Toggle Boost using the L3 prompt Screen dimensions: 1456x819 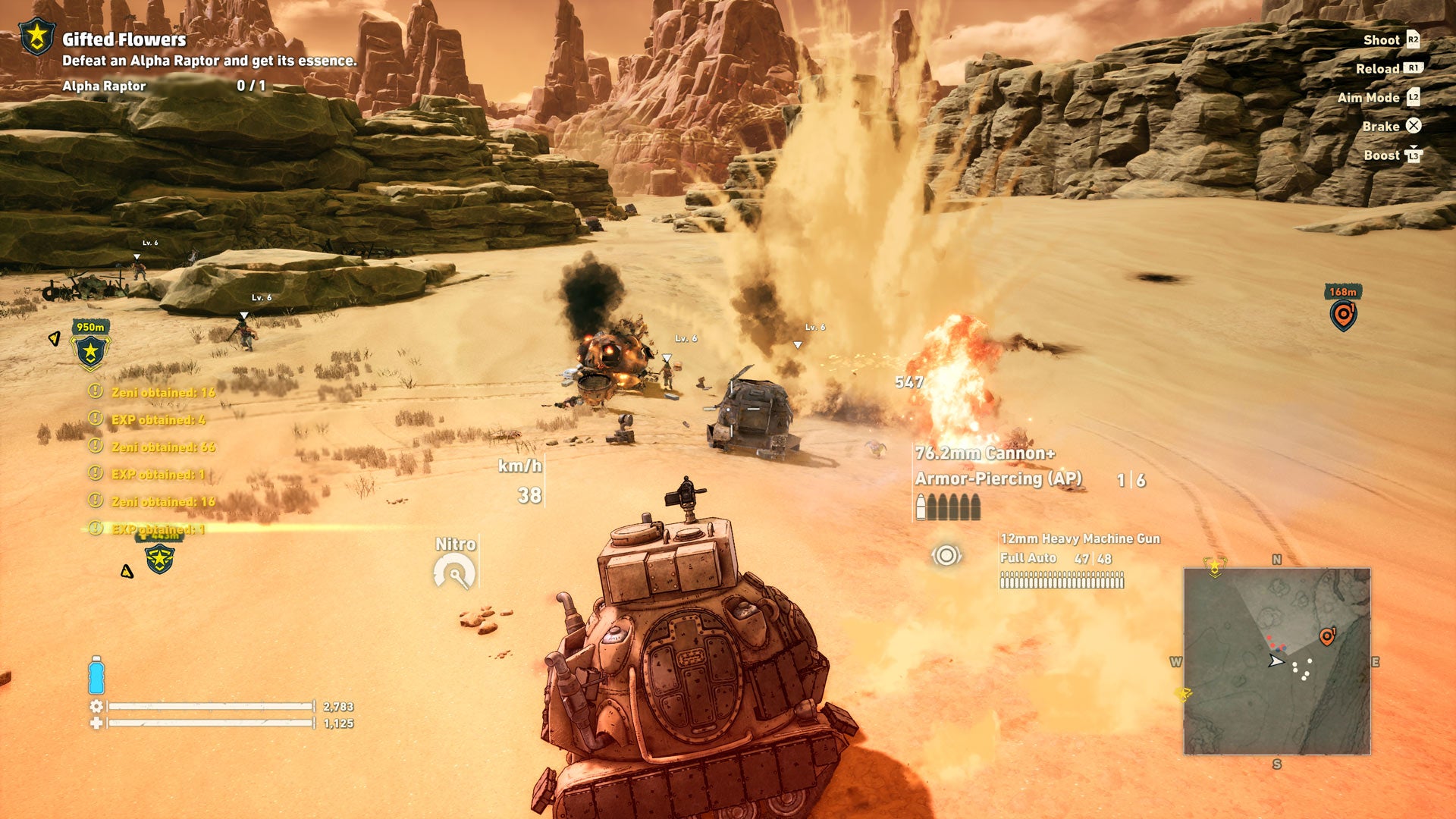1412,155
